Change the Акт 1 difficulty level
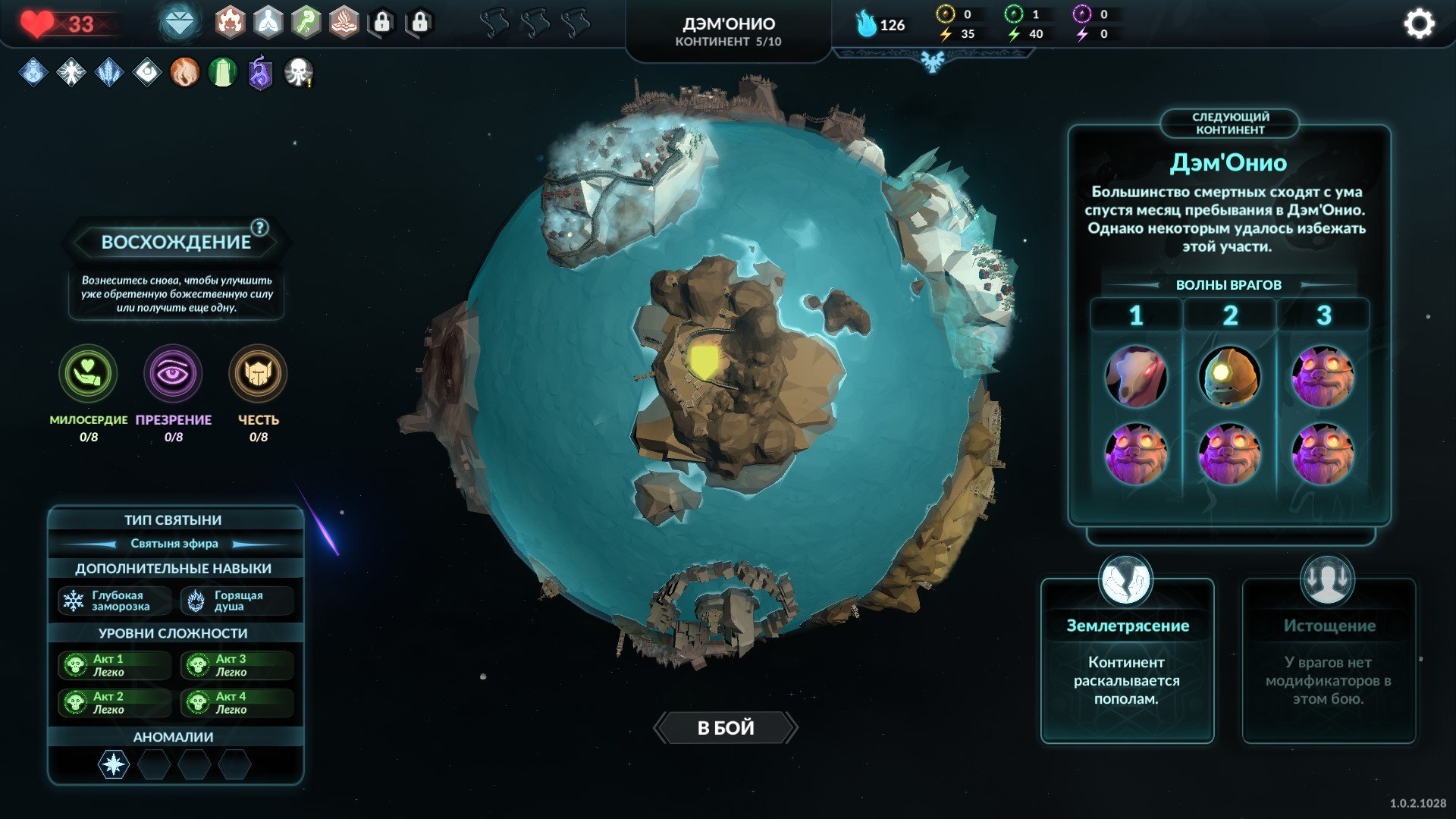Viewport: 1456px width, 819px height. tap(113, 665)
